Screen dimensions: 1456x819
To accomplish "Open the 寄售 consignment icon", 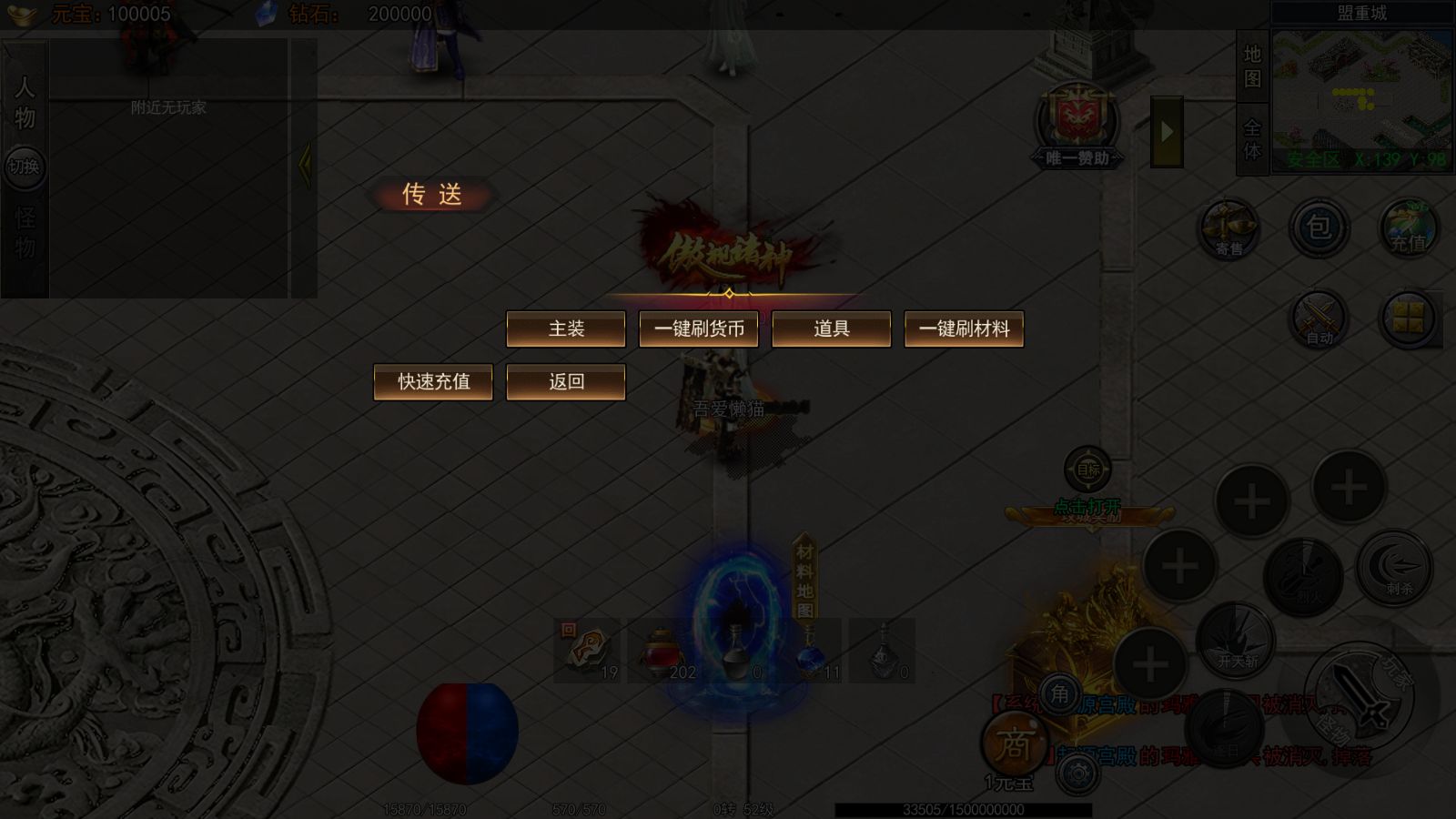I will (1228, 228).
